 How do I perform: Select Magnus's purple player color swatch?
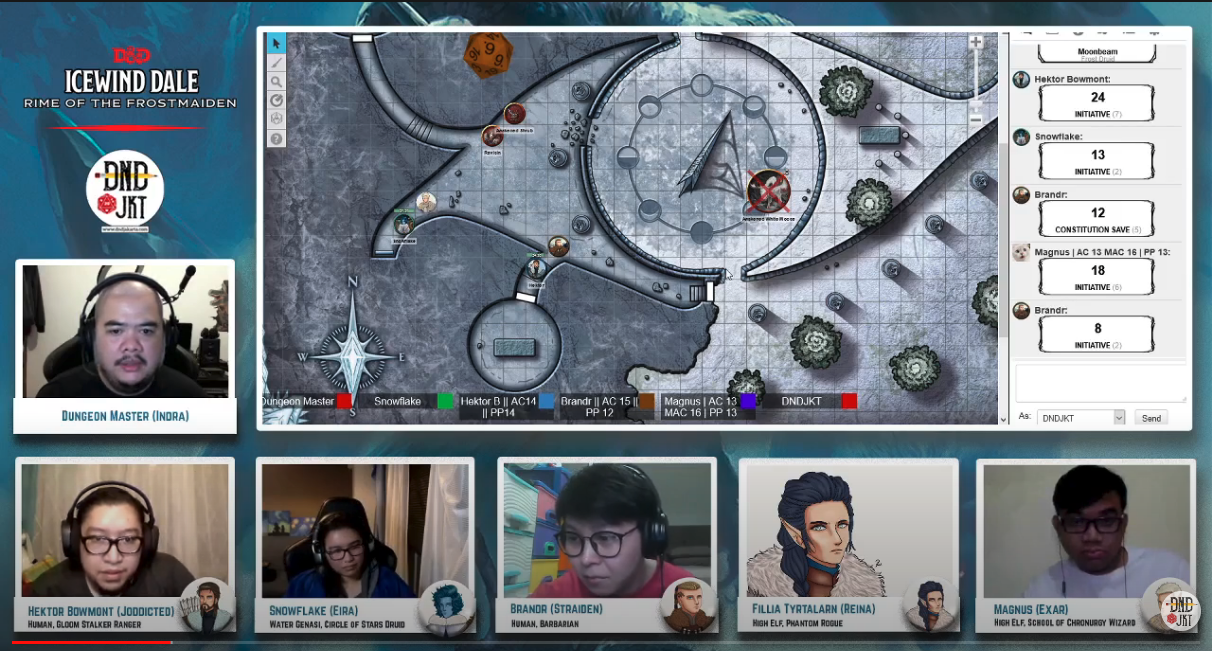tap(748, 401)
